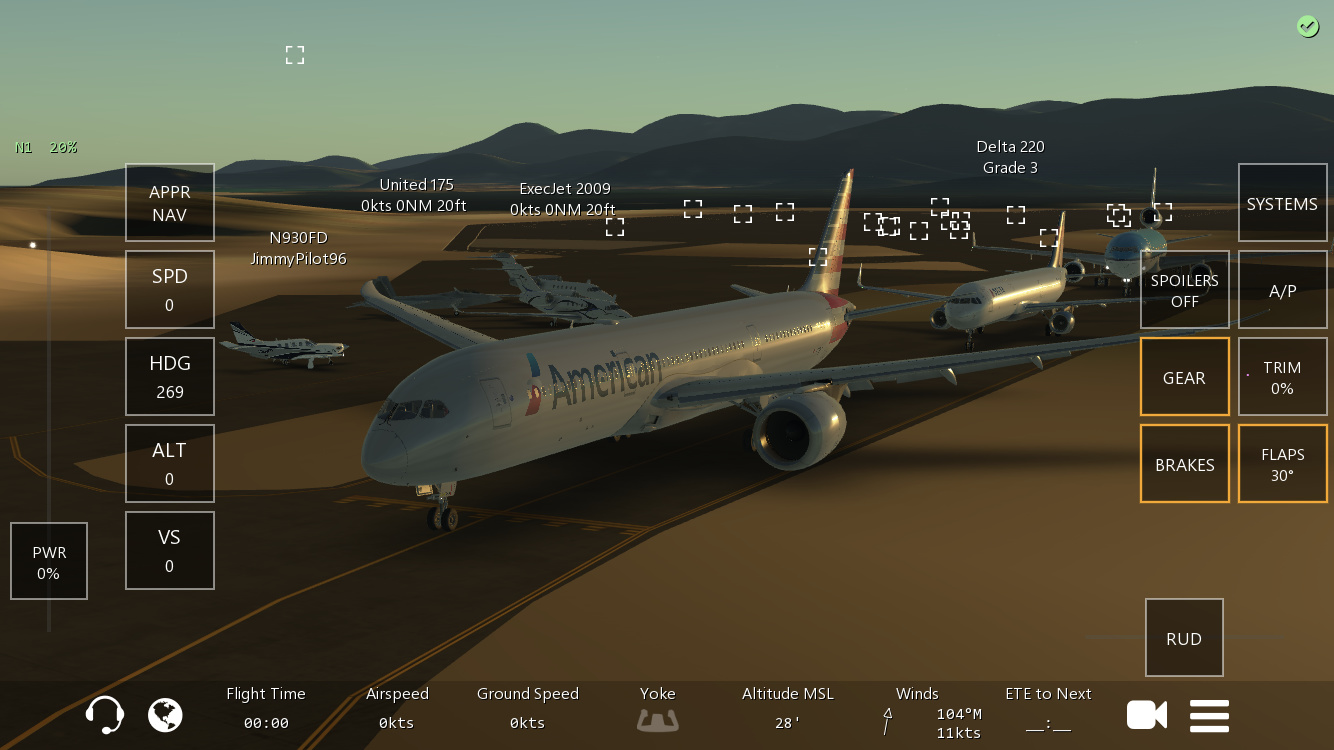1334x750 pixels.
Task: Change the FLAPS 30° setting
Action: (1282, 464)
